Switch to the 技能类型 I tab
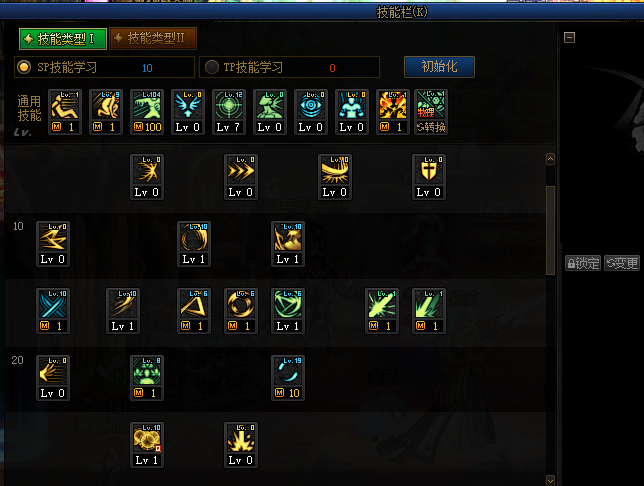This screenshot has width=644, height=486. pyautogui.click(x=61, y=39)
